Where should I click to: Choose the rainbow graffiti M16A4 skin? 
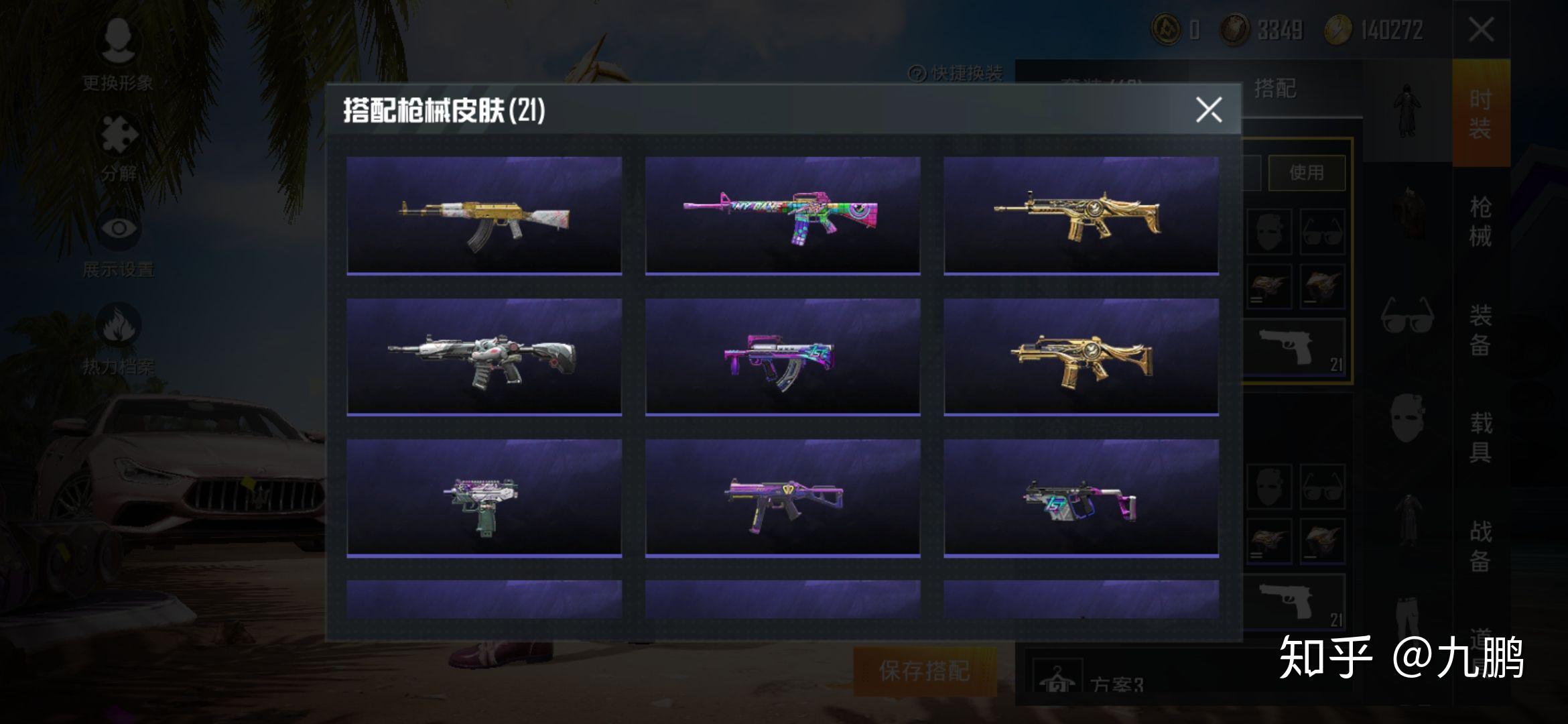pos(782,215)
